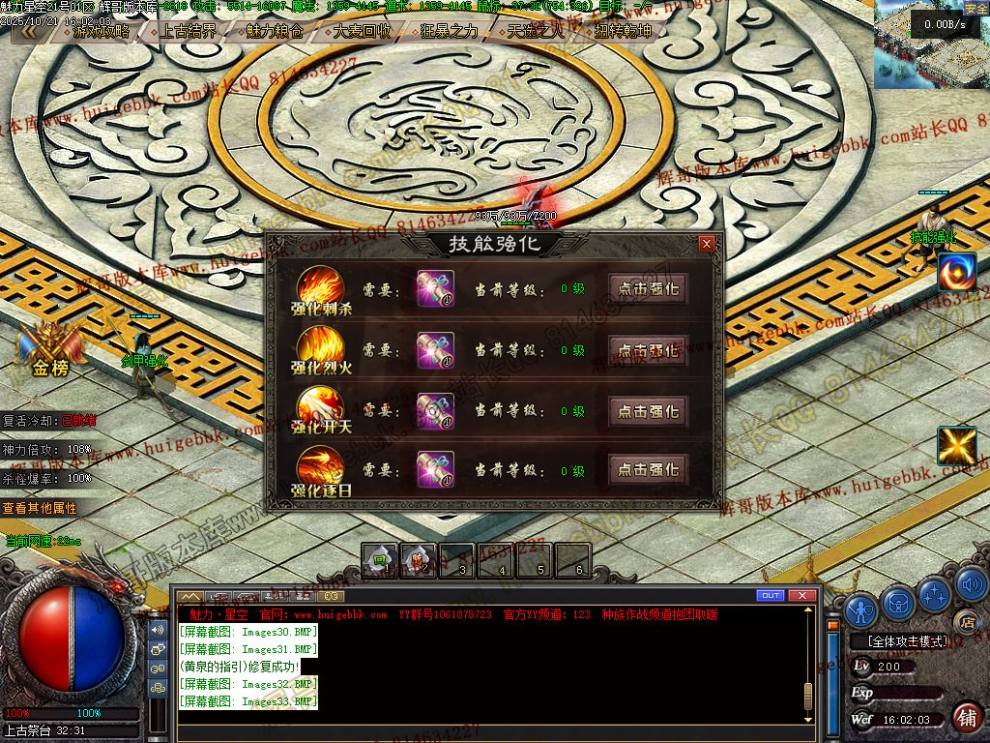Upgrade the 强化逐日 skill with its button
This screenshot has height=743, width=990.
coord(648,469)
